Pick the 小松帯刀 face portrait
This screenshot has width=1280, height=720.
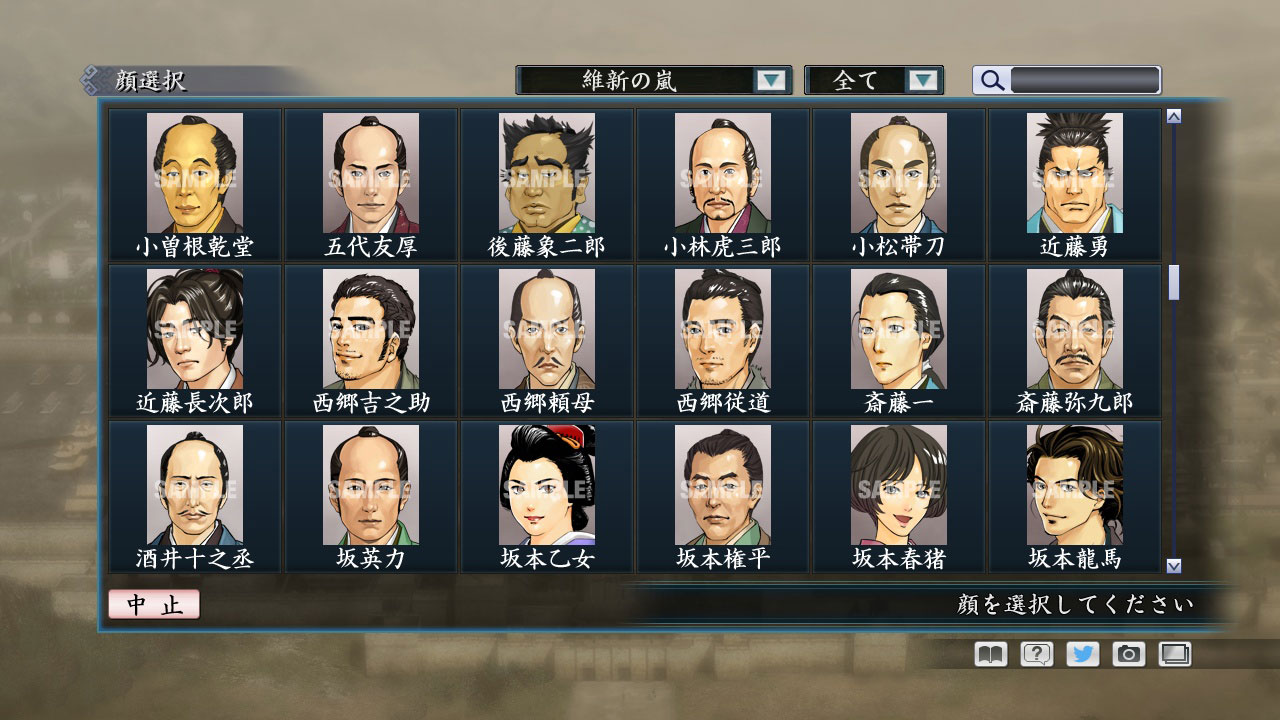point(899,172)
